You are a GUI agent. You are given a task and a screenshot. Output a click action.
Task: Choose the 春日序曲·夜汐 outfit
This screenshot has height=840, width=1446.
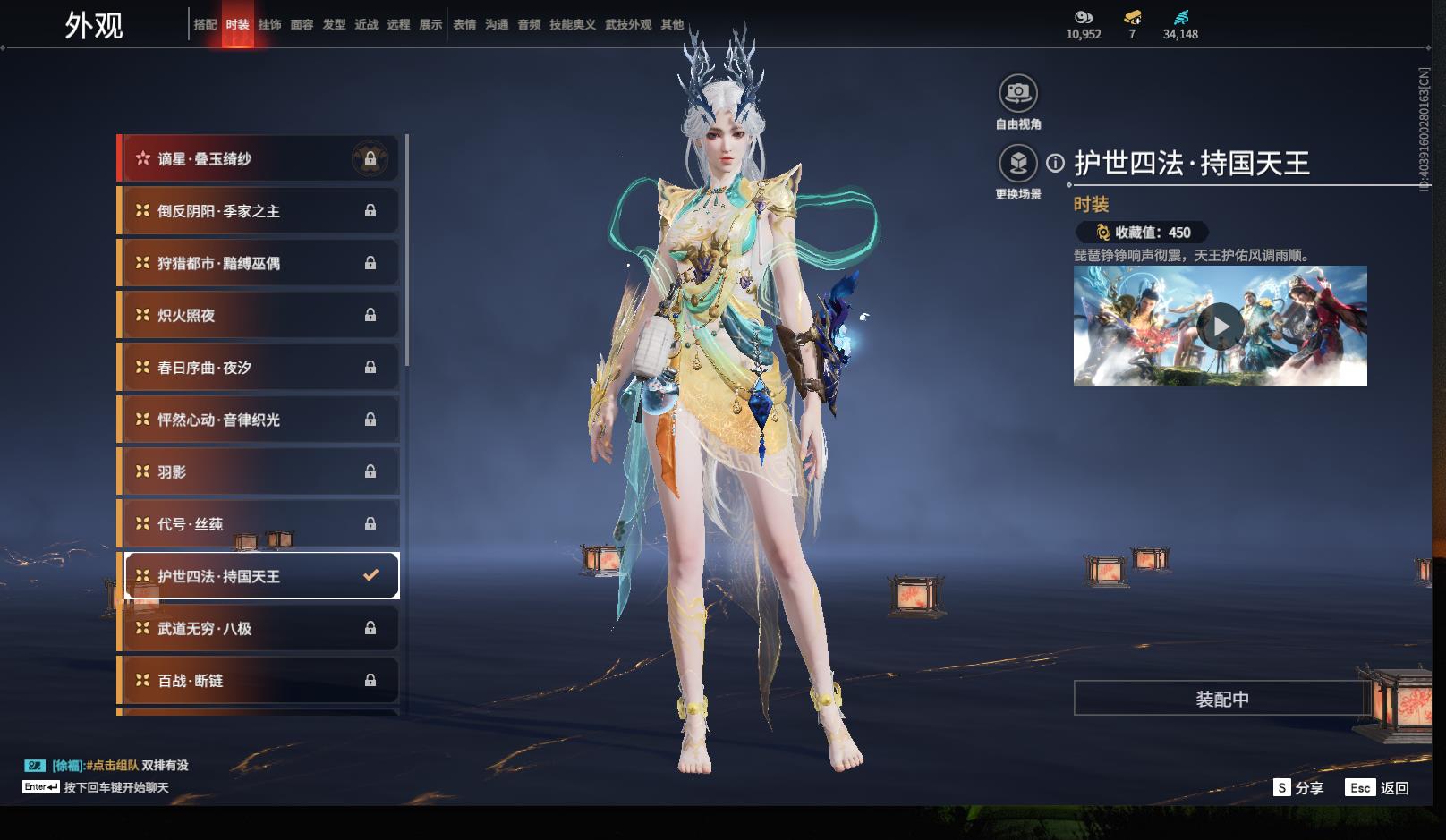(x=259, y=368)
